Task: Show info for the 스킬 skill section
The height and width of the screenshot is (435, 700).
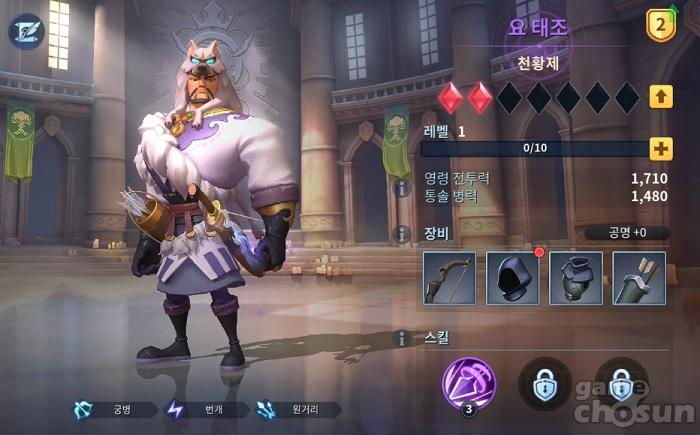Action: coord(403,339)
